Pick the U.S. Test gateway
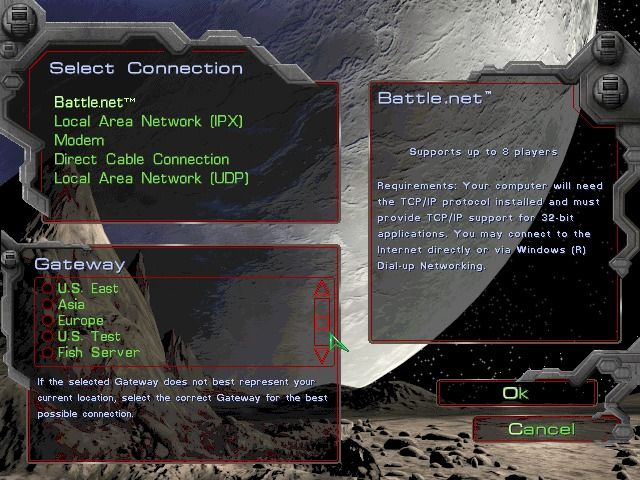The height and width of the screenshot is (480, 640). pyautogui.click(x=88, y=336)
